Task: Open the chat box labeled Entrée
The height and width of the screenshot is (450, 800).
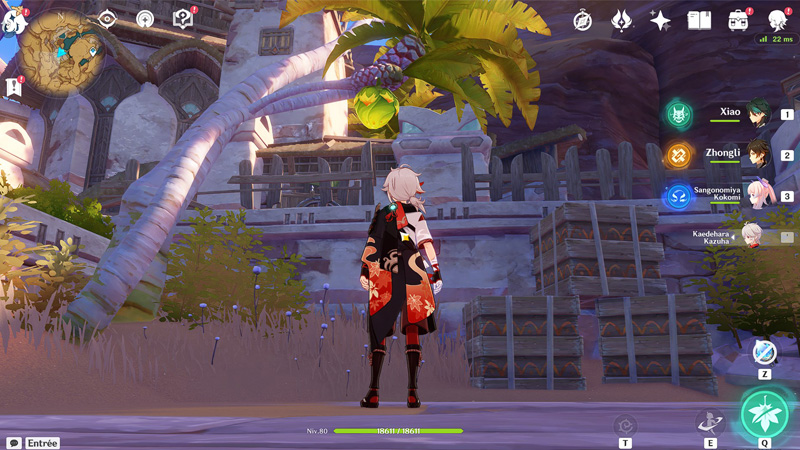Action: [33, 443]
